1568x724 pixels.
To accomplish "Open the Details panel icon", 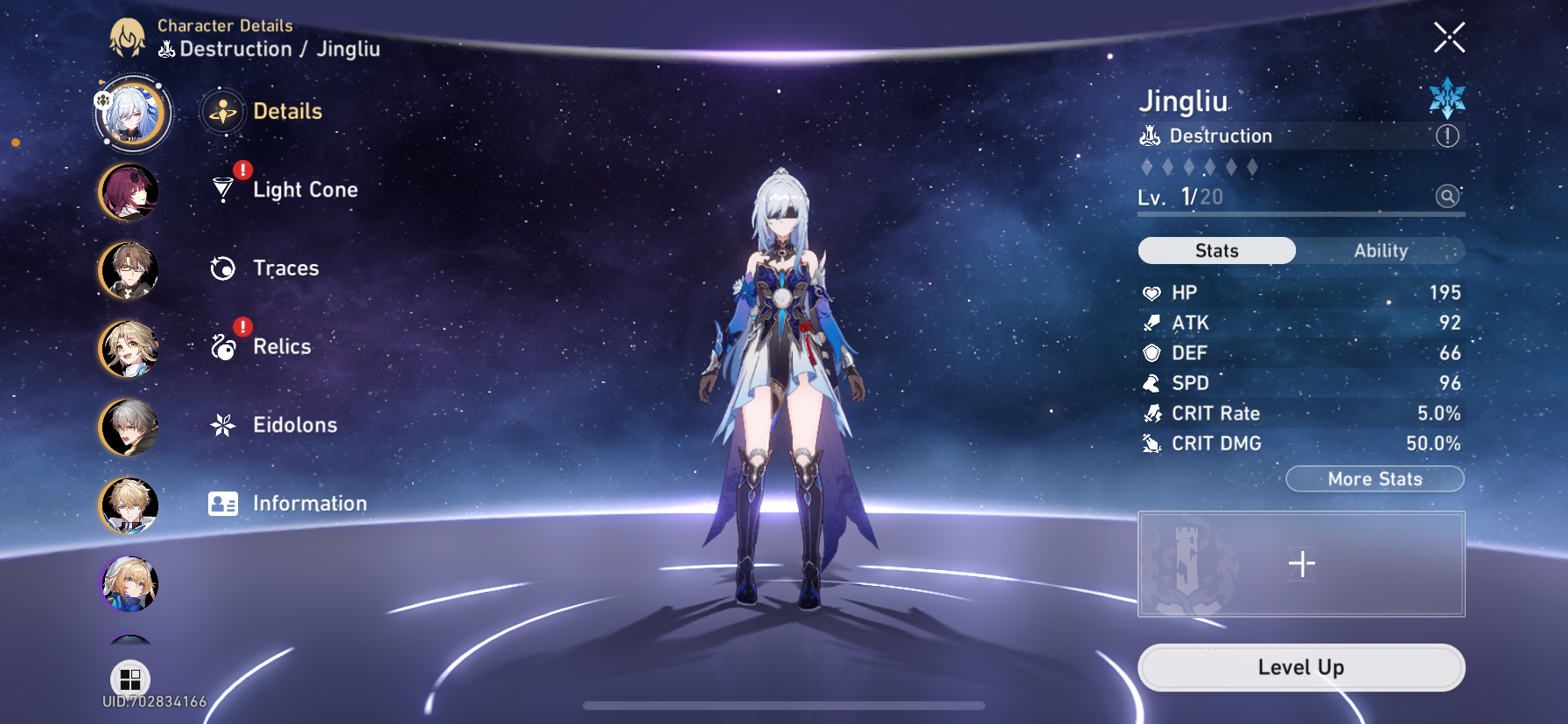I will 223,111.
